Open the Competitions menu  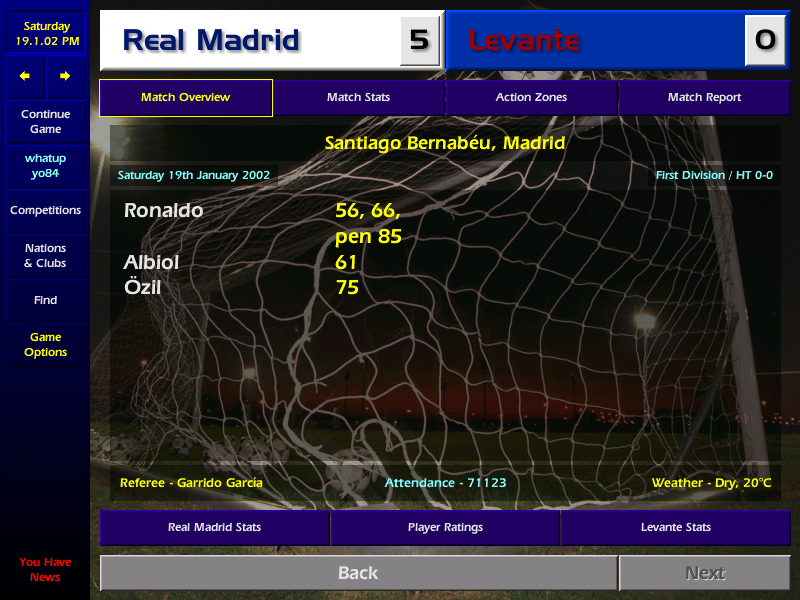point(45,211)
